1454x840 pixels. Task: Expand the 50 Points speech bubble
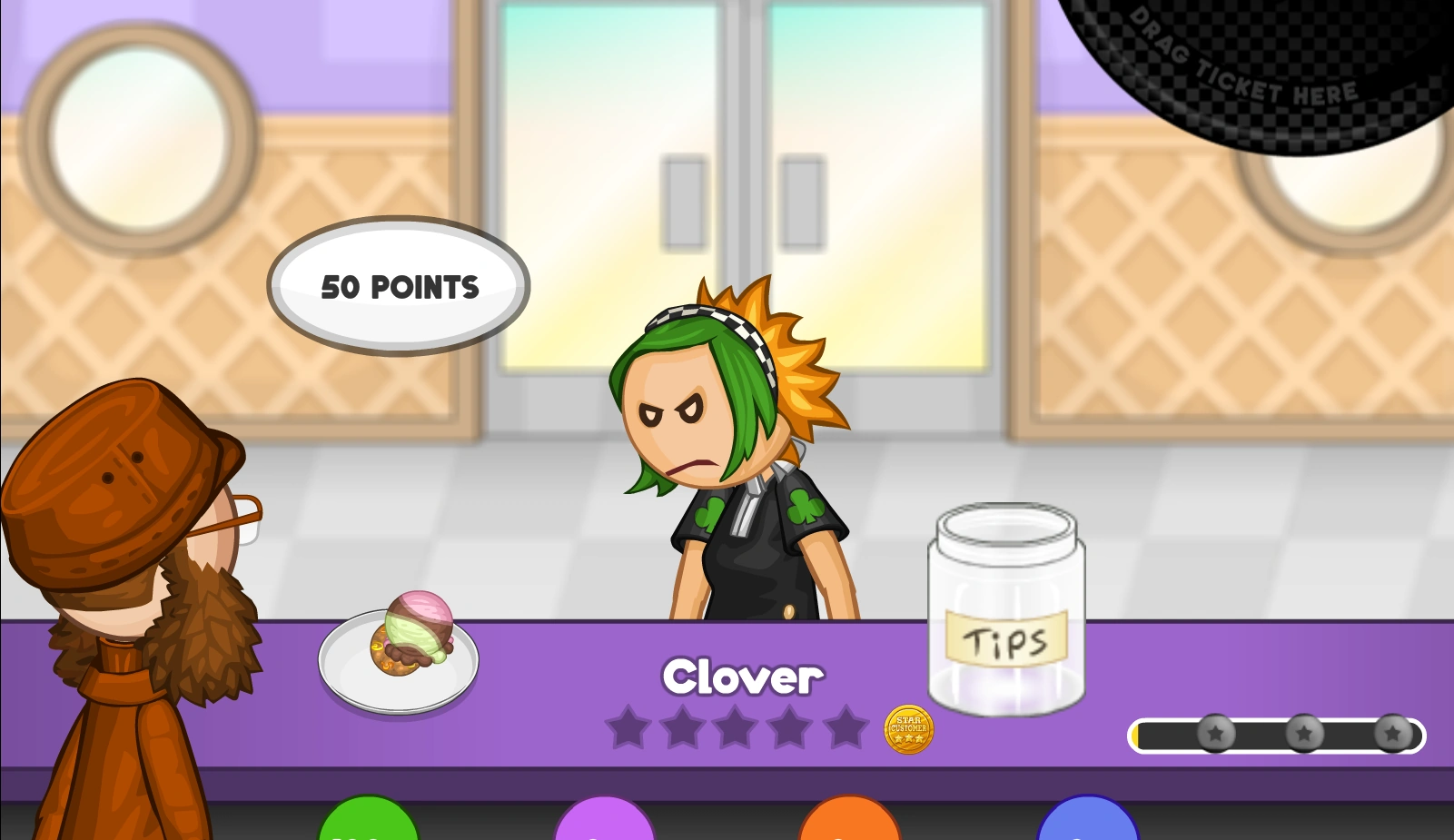point(397,286)
